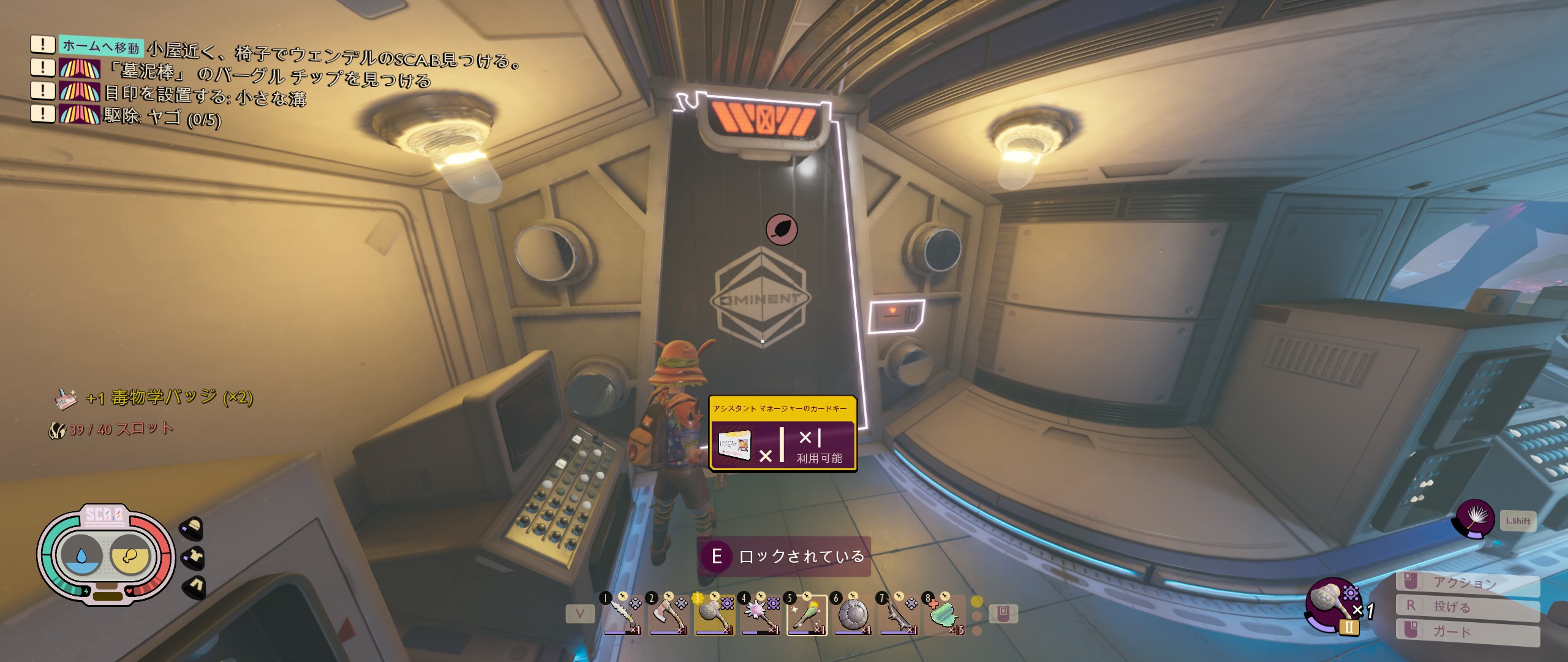Use the green bandage in slot 8
Screen dimensions: 1568x662
pyautogui.click(x=945, y=615)
